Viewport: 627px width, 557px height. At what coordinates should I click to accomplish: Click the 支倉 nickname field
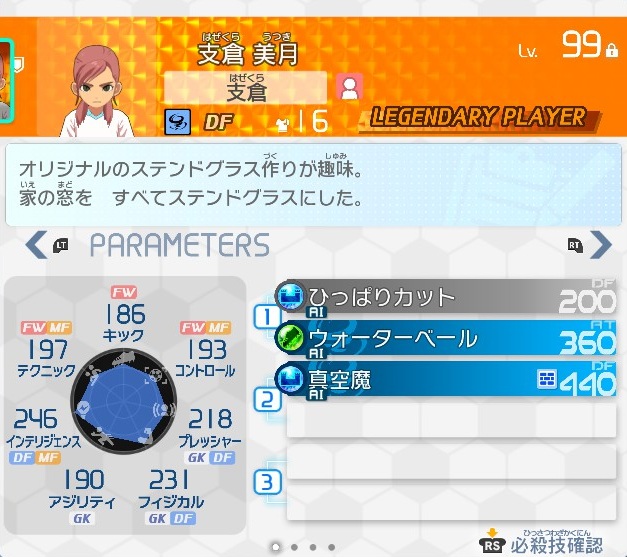point(246,88)
